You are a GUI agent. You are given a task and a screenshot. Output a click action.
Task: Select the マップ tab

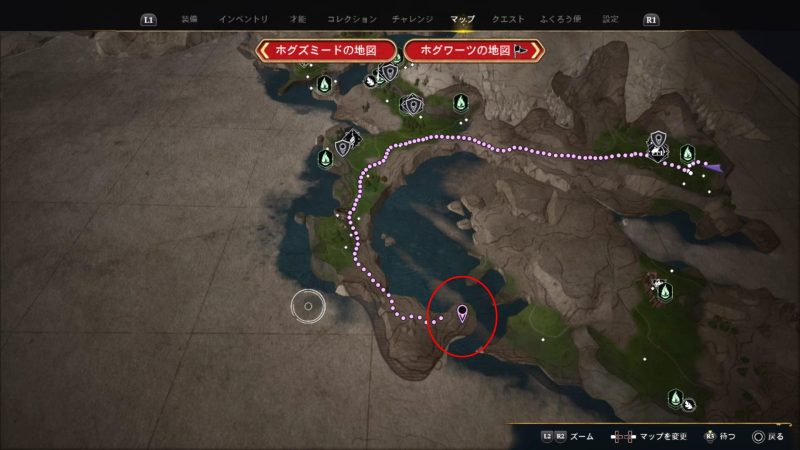pyautogui.click(x=462, y=19)
